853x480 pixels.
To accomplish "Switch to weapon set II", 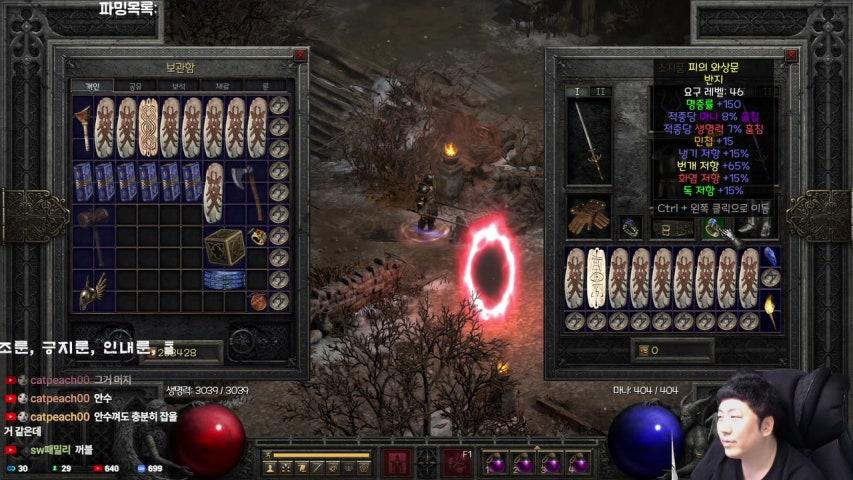I will [600, 91].
